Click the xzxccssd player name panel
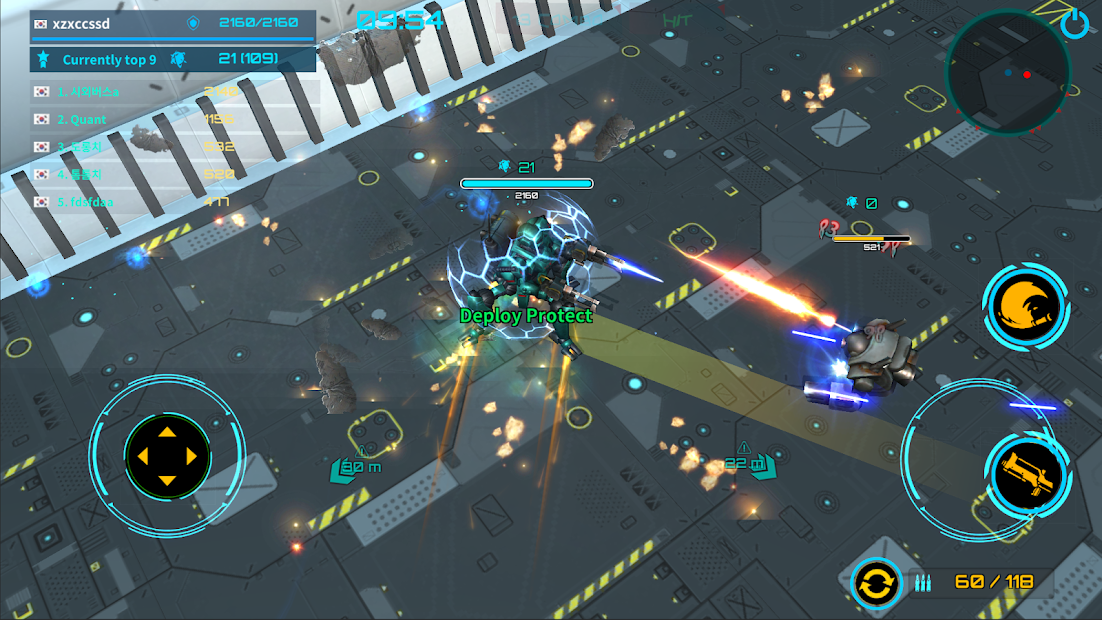This screenshot has width=1102, height=620. [x=173, y=24]
